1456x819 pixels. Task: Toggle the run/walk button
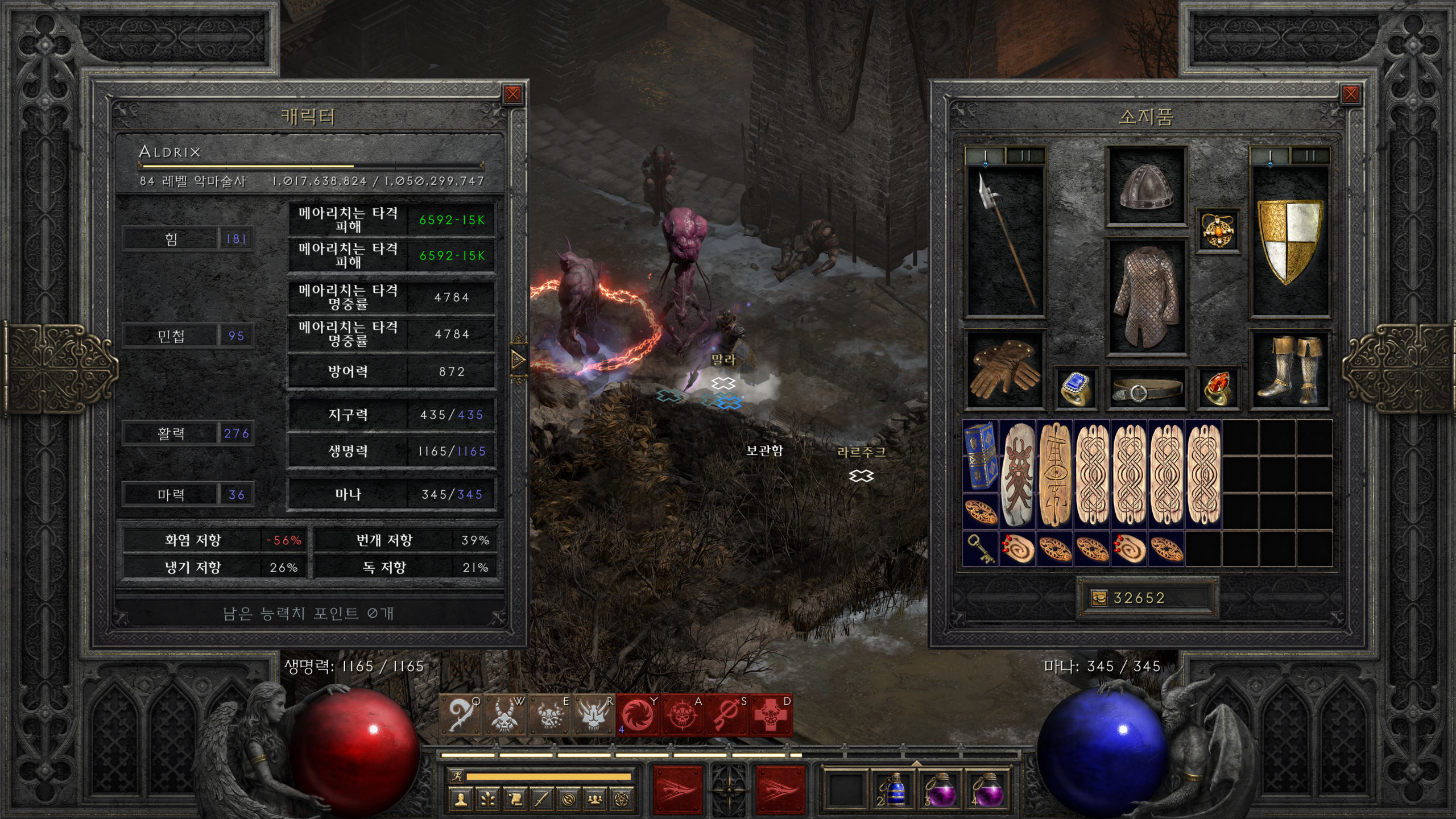click(456, 776)
